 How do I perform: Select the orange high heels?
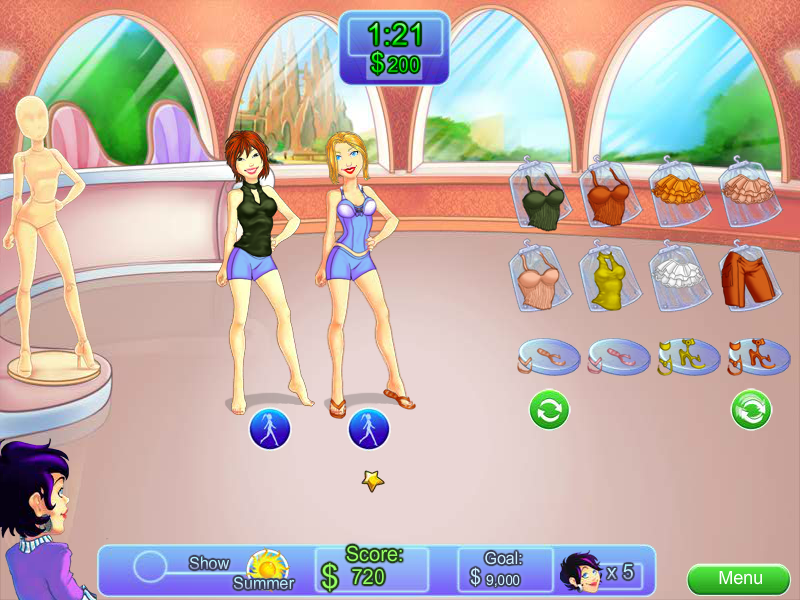coord(759,356)
